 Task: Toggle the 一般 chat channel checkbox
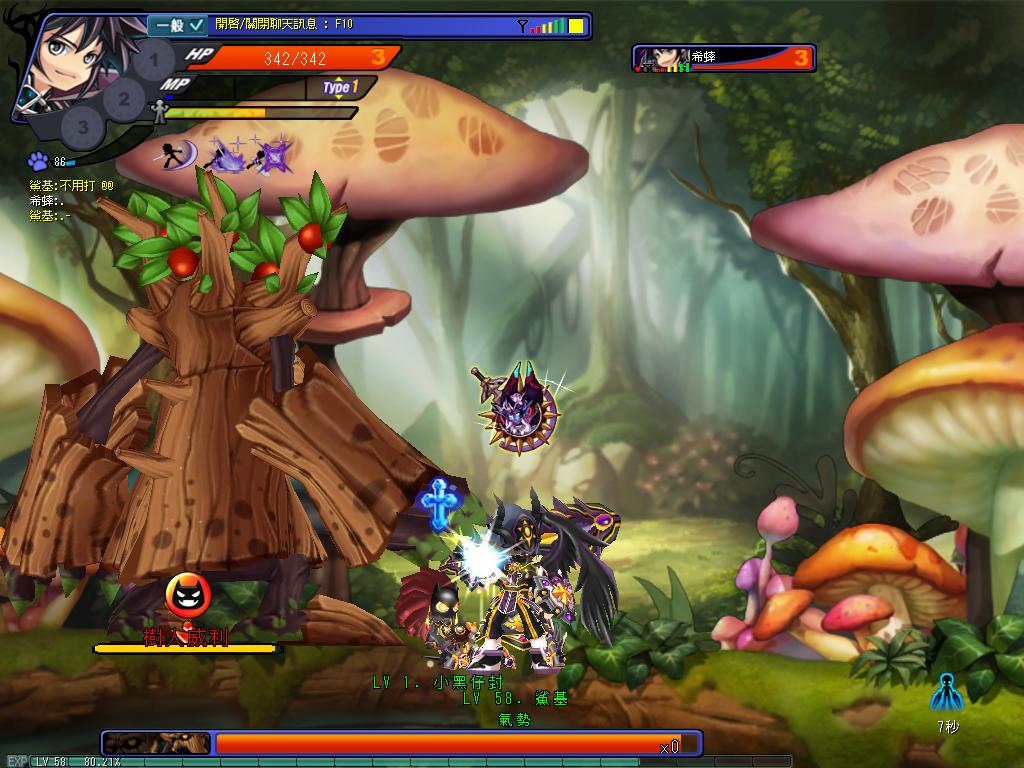point(196,25)
